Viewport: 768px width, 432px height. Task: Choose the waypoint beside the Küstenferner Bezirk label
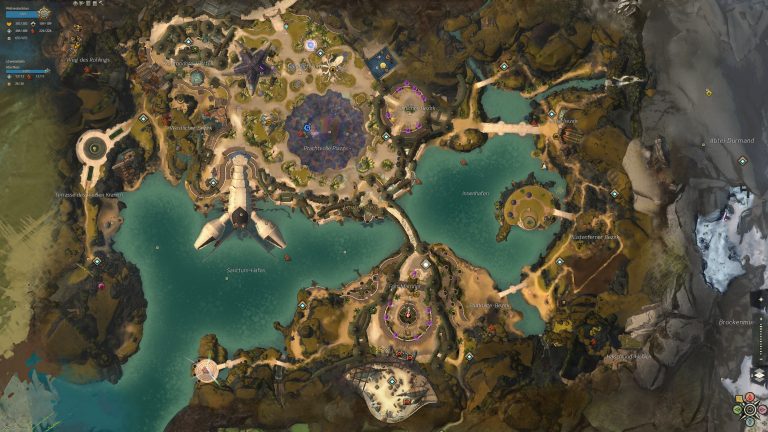(559, 262)
